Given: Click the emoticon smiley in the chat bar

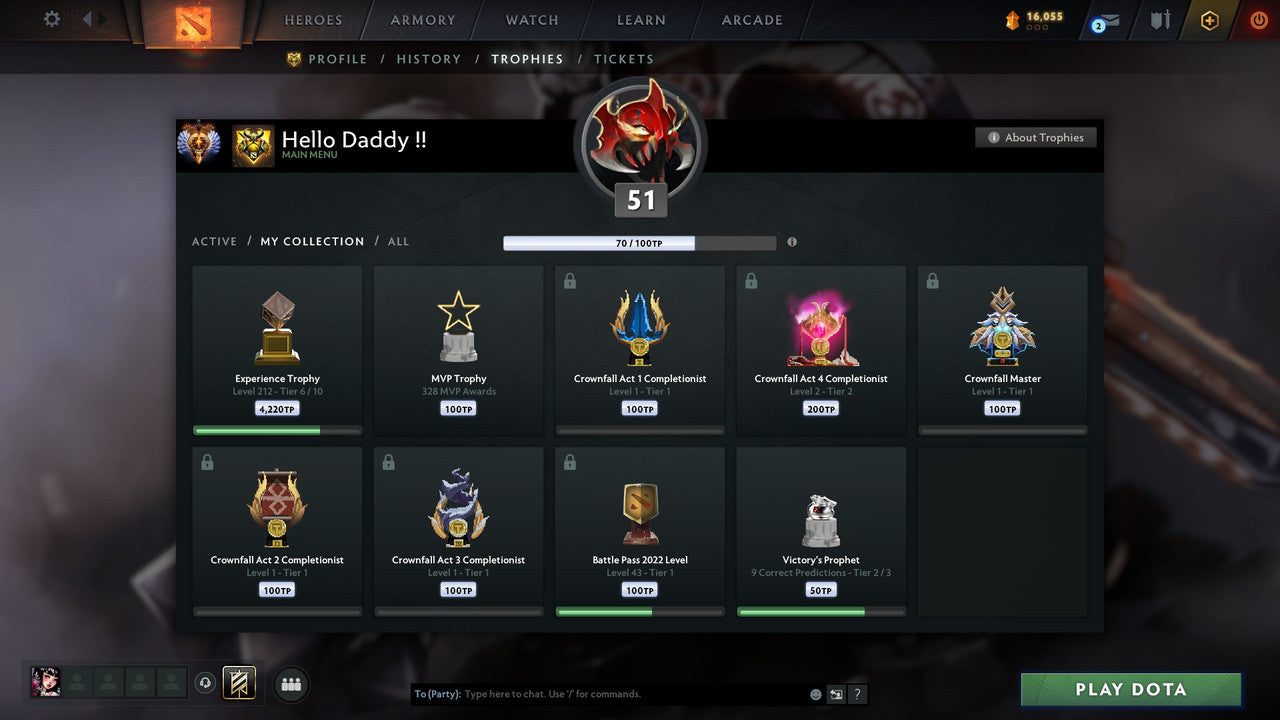Looking at the screenshot, I should 815,693.
